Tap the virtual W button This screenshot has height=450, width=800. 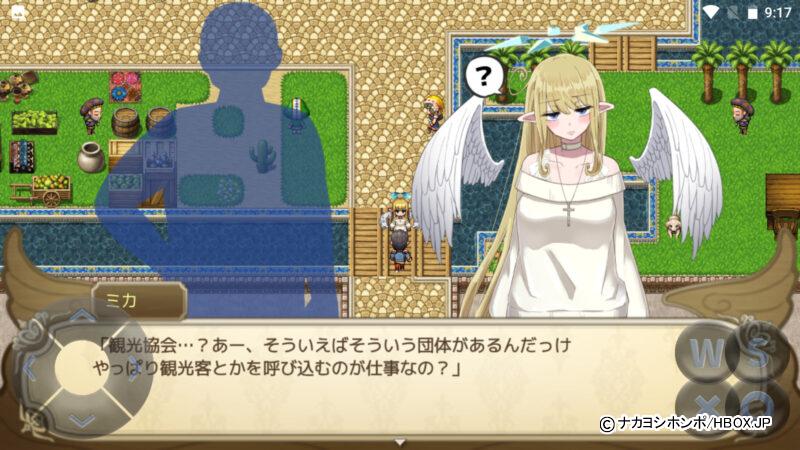pos(705,351)
